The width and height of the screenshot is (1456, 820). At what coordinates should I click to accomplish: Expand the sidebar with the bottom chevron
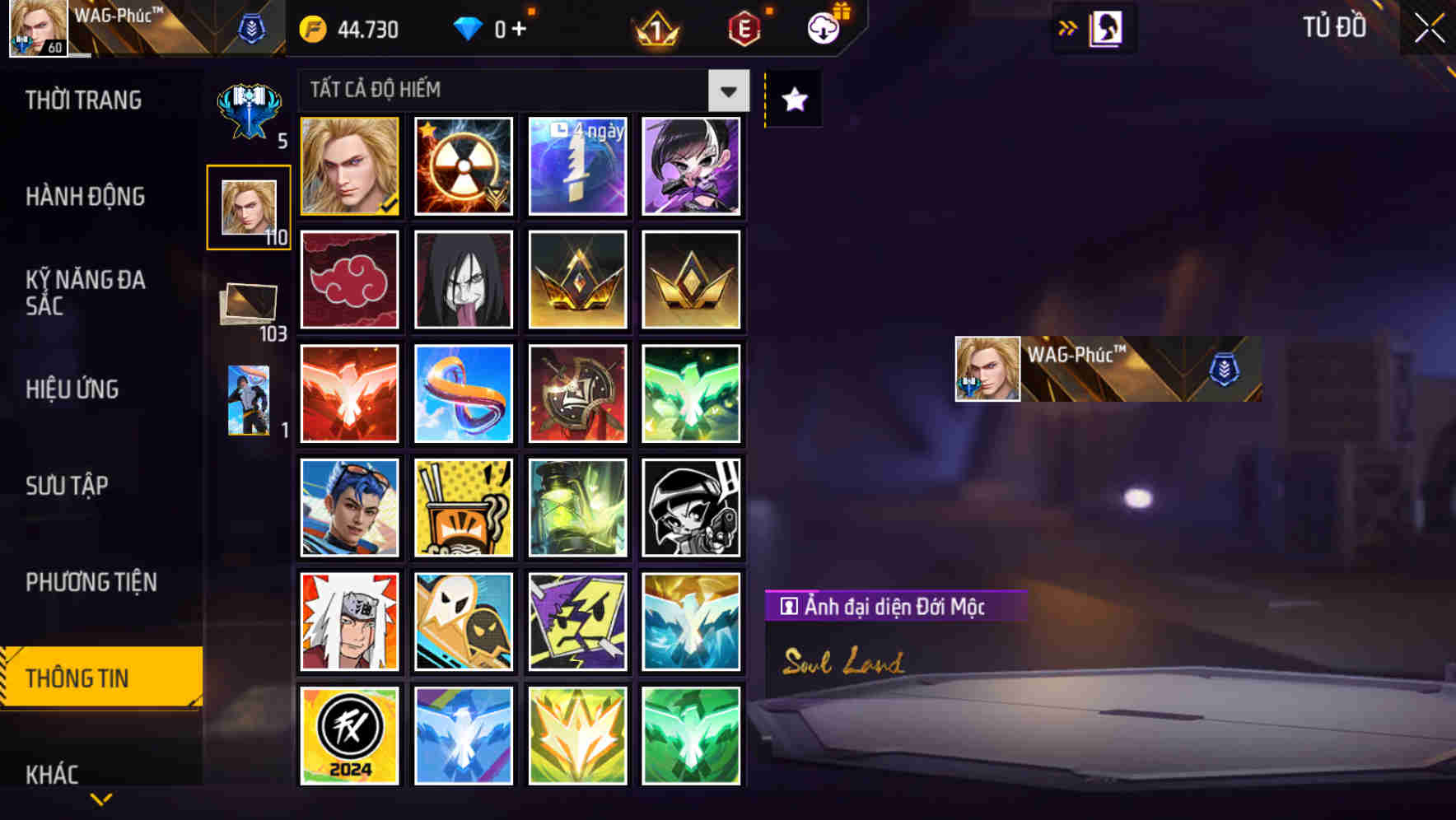click(100, 797)
